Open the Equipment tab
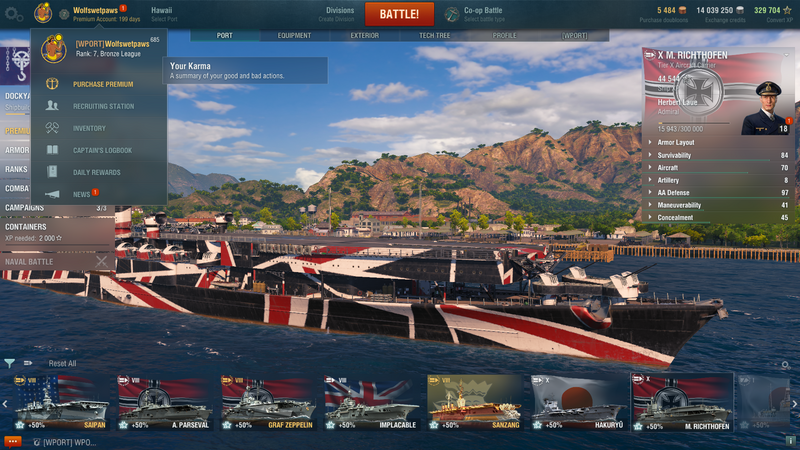800x450 pixels. 294,35
